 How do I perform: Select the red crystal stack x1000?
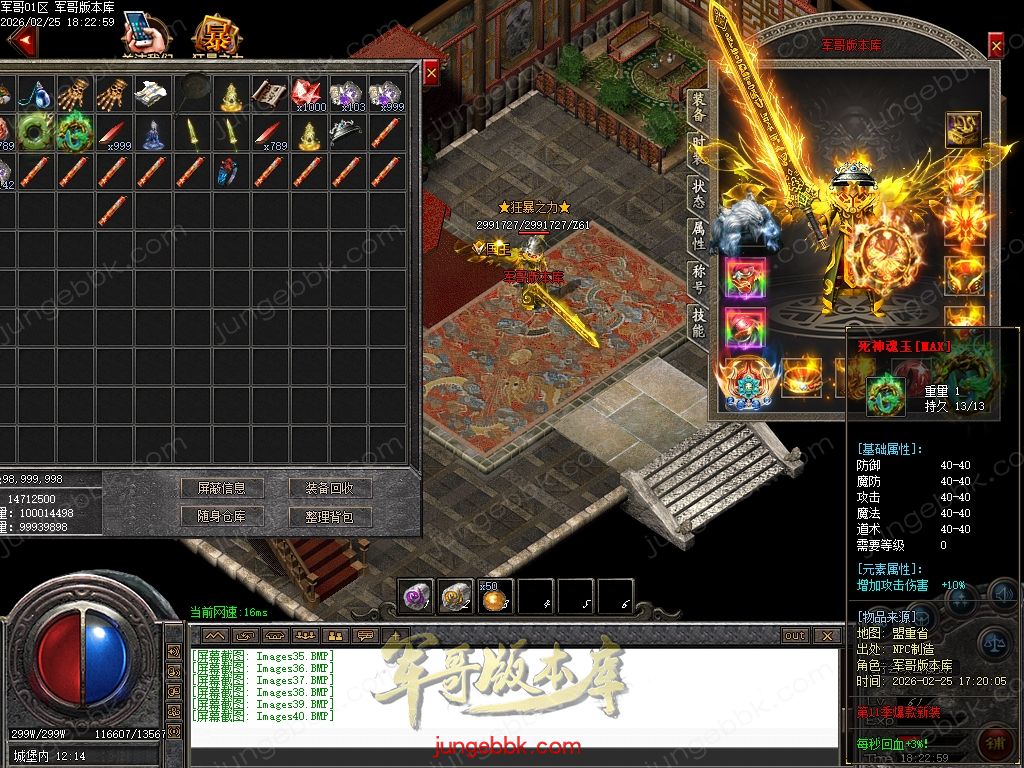tap(307, 95)
